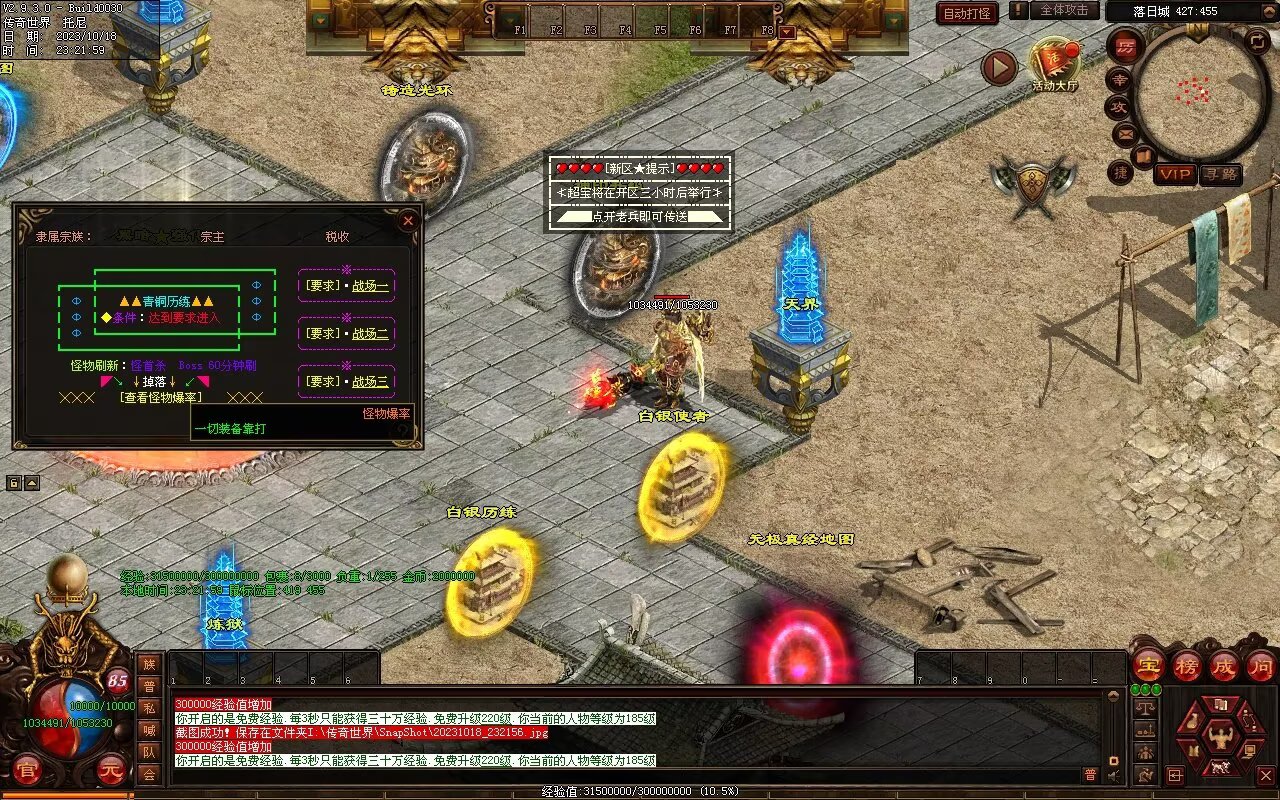Enter the 战场三 battlefield option
The image size is (1280, 800).
pos(347,381)
